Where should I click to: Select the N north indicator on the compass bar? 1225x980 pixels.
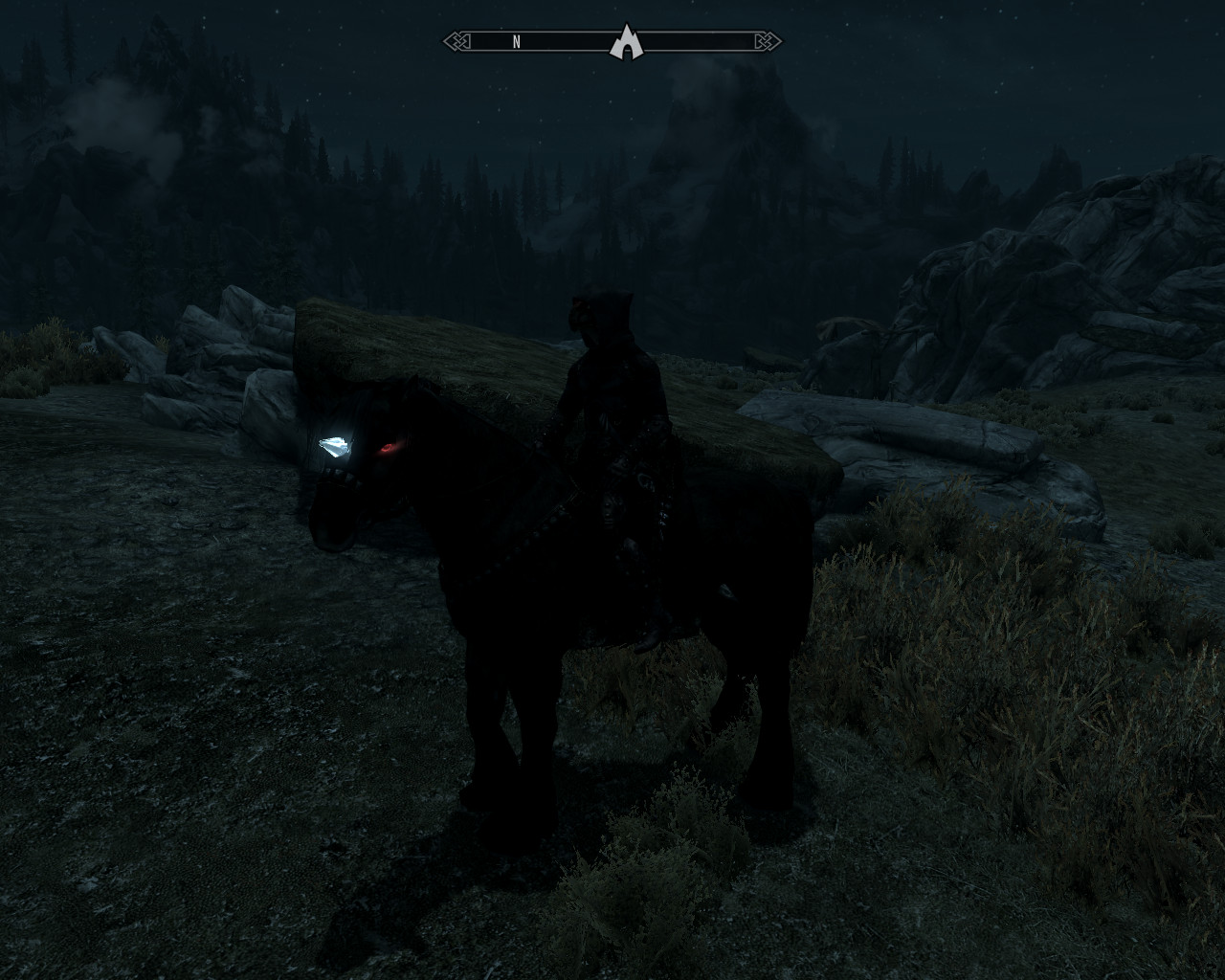517,42
